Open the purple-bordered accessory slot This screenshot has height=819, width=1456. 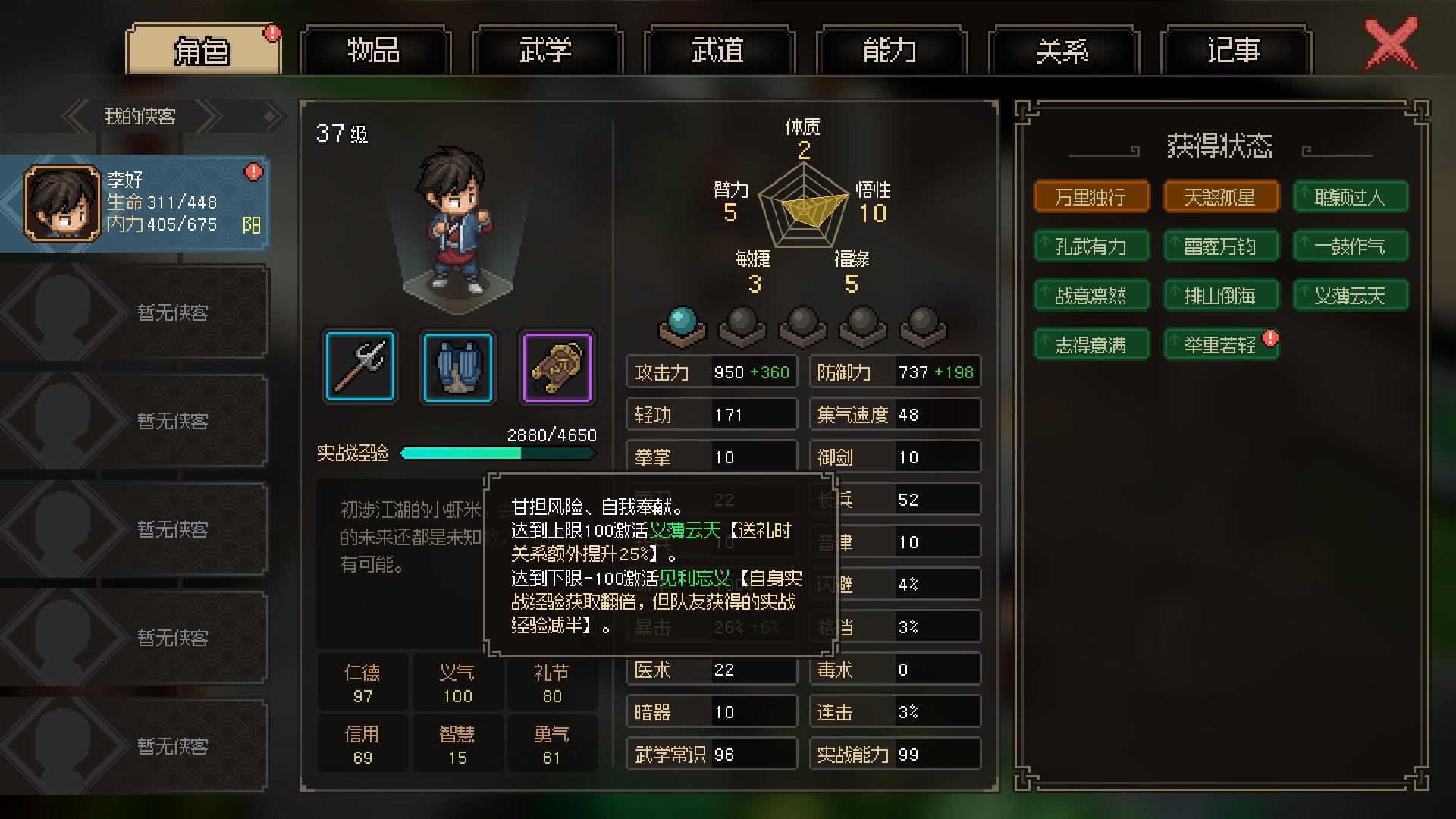(x=557, y=366)
